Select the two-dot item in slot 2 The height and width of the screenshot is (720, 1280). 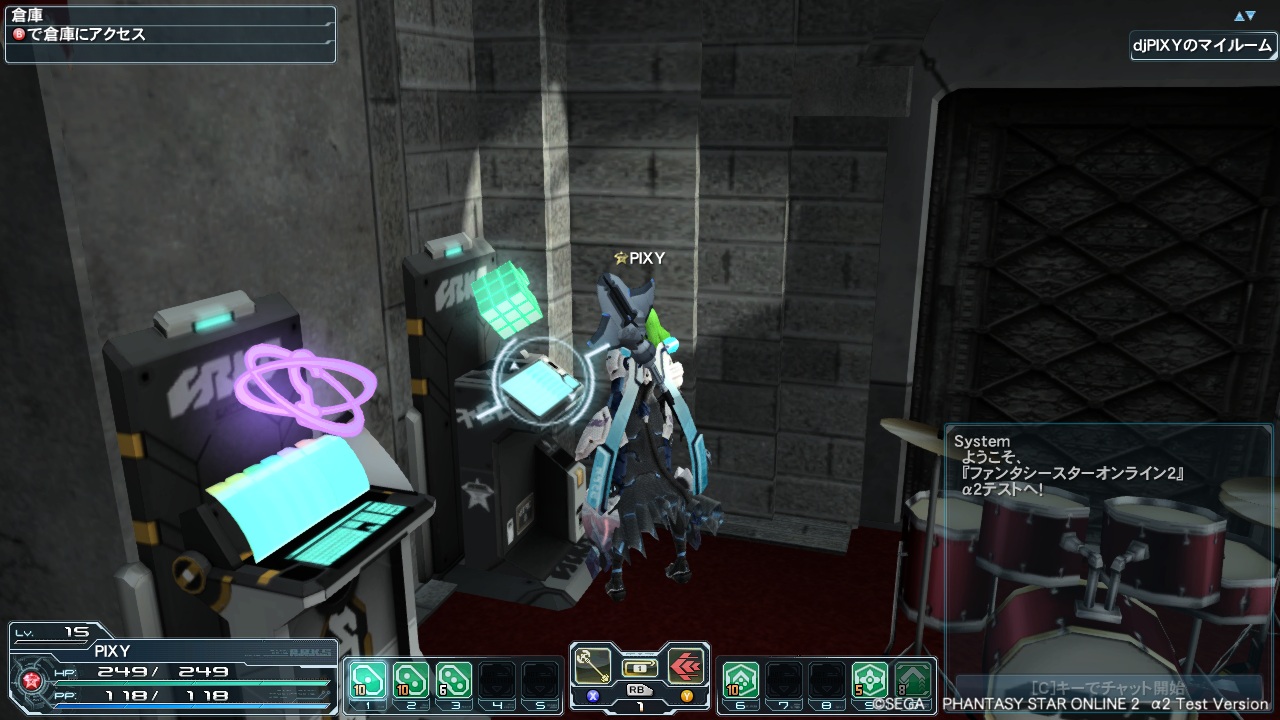[410, 681]
